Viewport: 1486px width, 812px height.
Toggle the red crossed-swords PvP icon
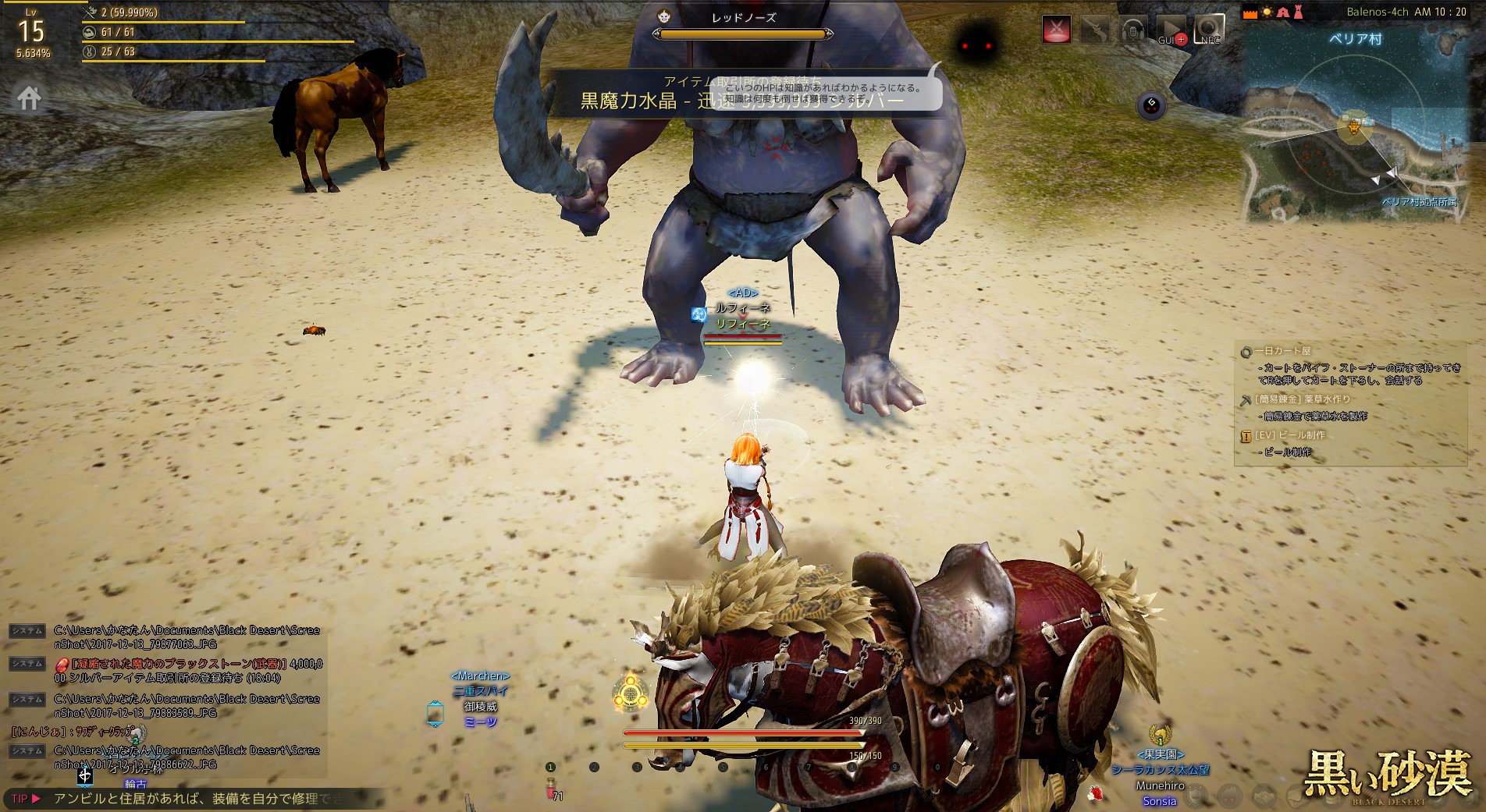(1056, 30)
